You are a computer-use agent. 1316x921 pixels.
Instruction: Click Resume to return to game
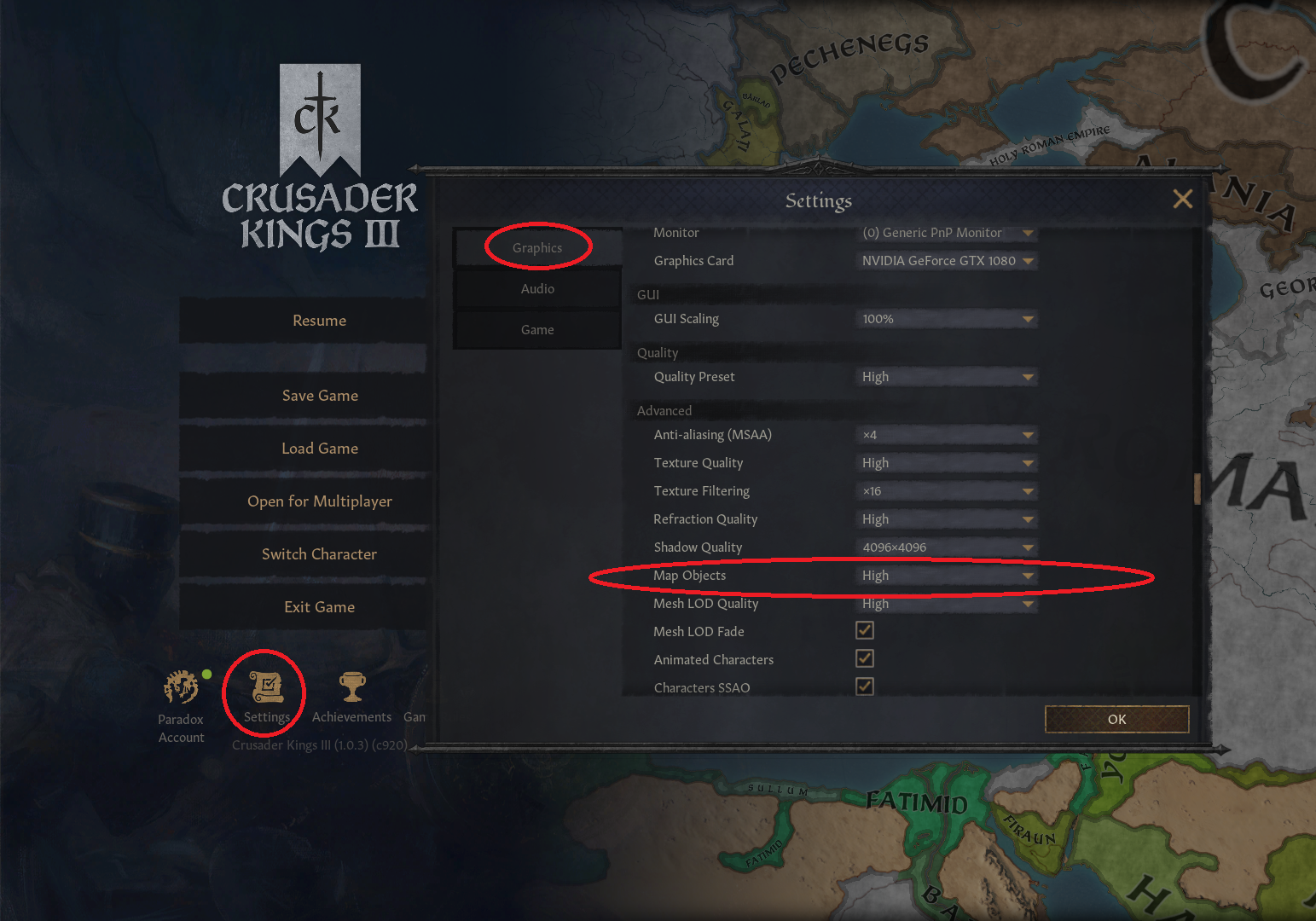[319, 320]
